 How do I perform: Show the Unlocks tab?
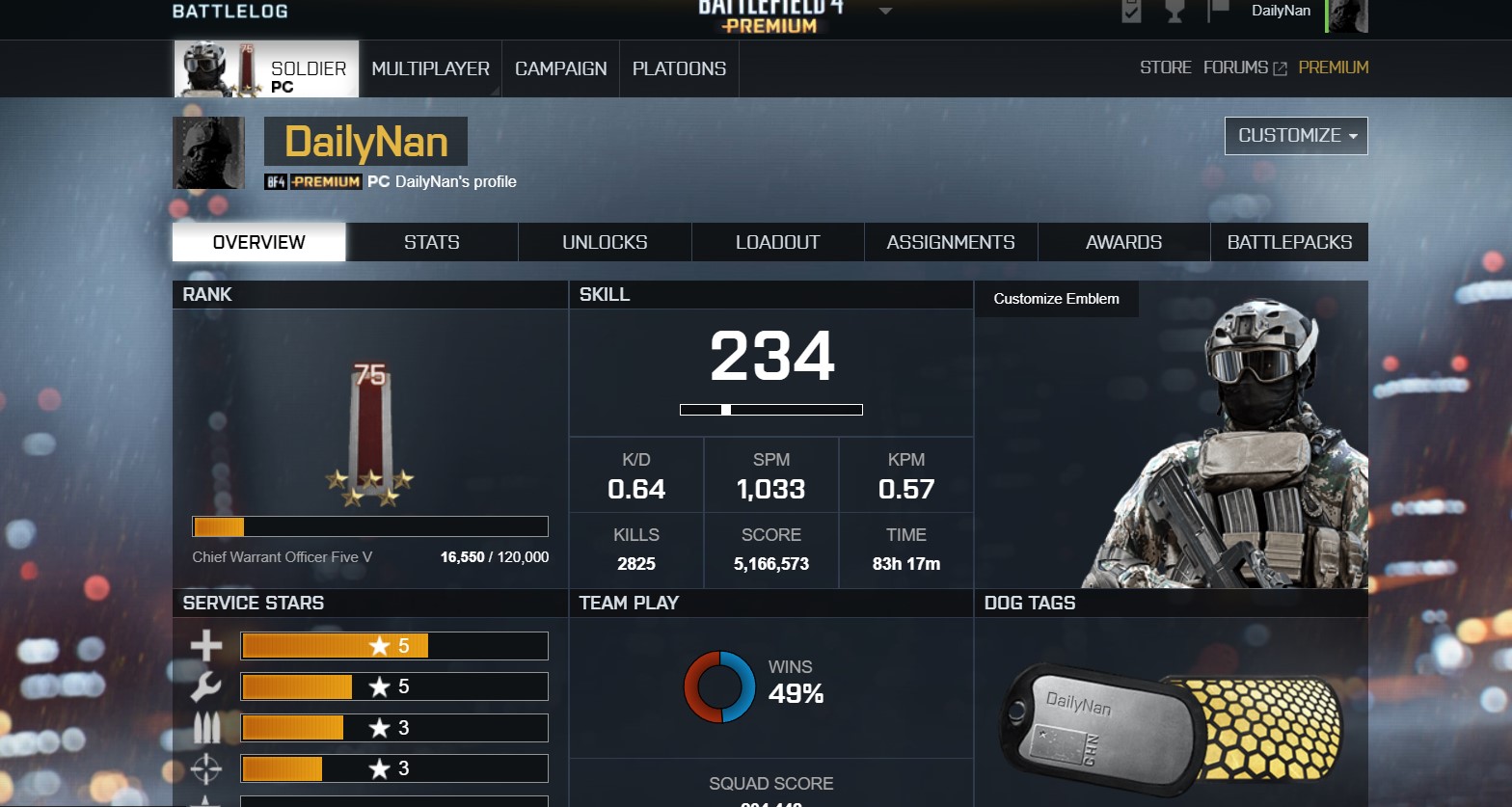(x=605, y=242)
